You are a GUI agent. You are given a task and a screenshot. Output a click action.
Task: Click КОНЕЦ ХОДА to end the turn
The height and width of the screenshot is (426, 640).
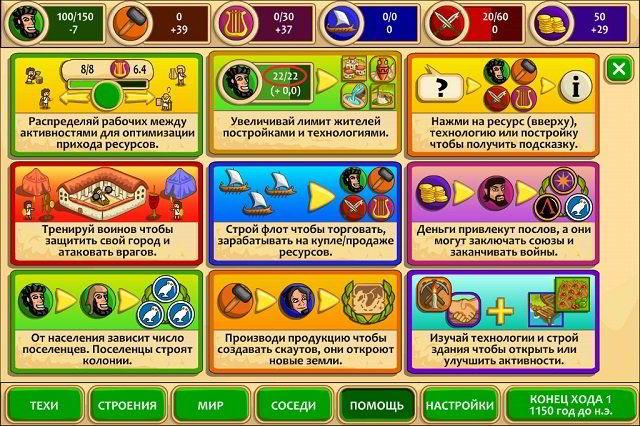566,405
